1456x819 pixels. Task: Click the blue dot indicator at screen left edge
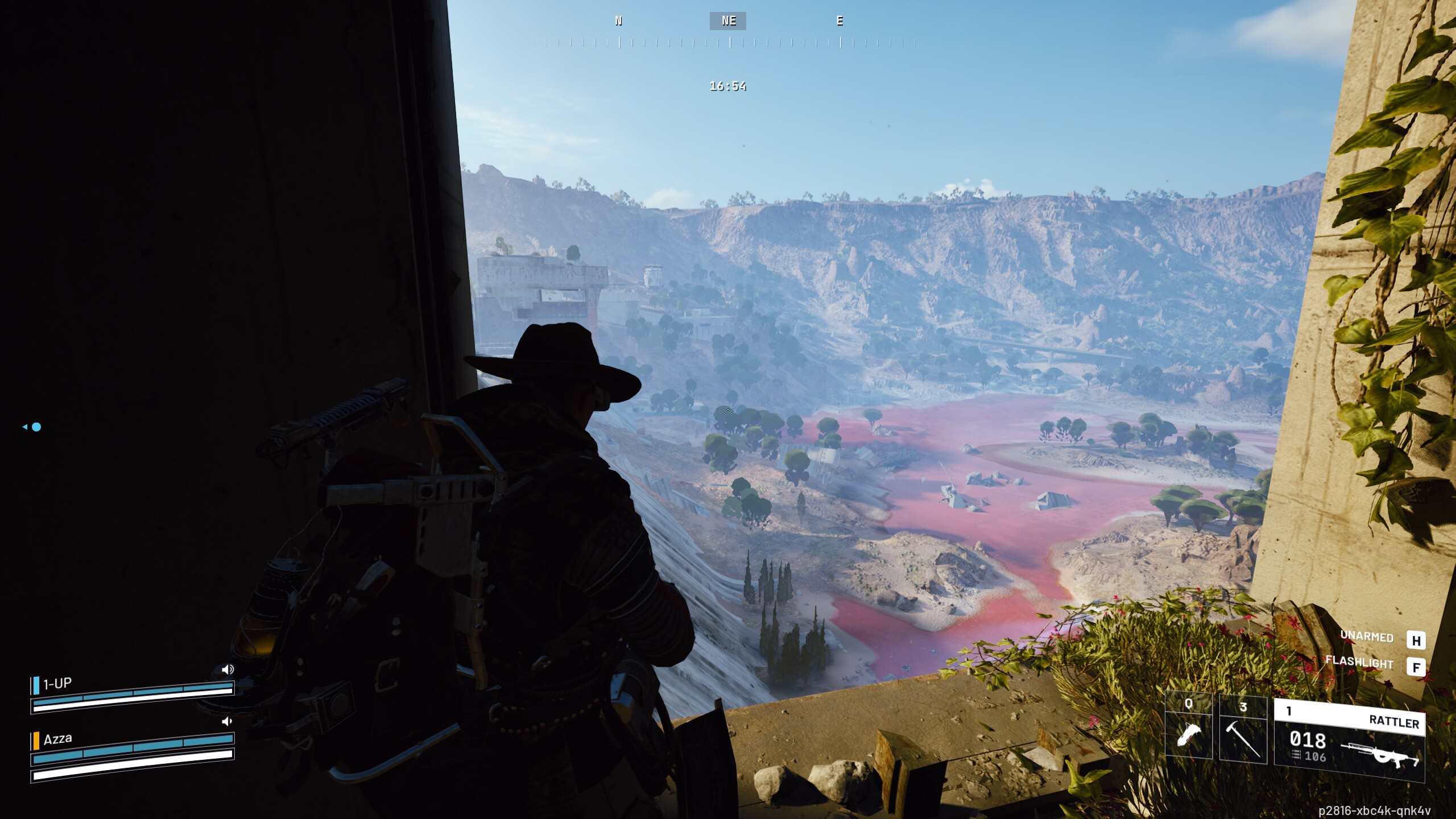click(35, 427)
